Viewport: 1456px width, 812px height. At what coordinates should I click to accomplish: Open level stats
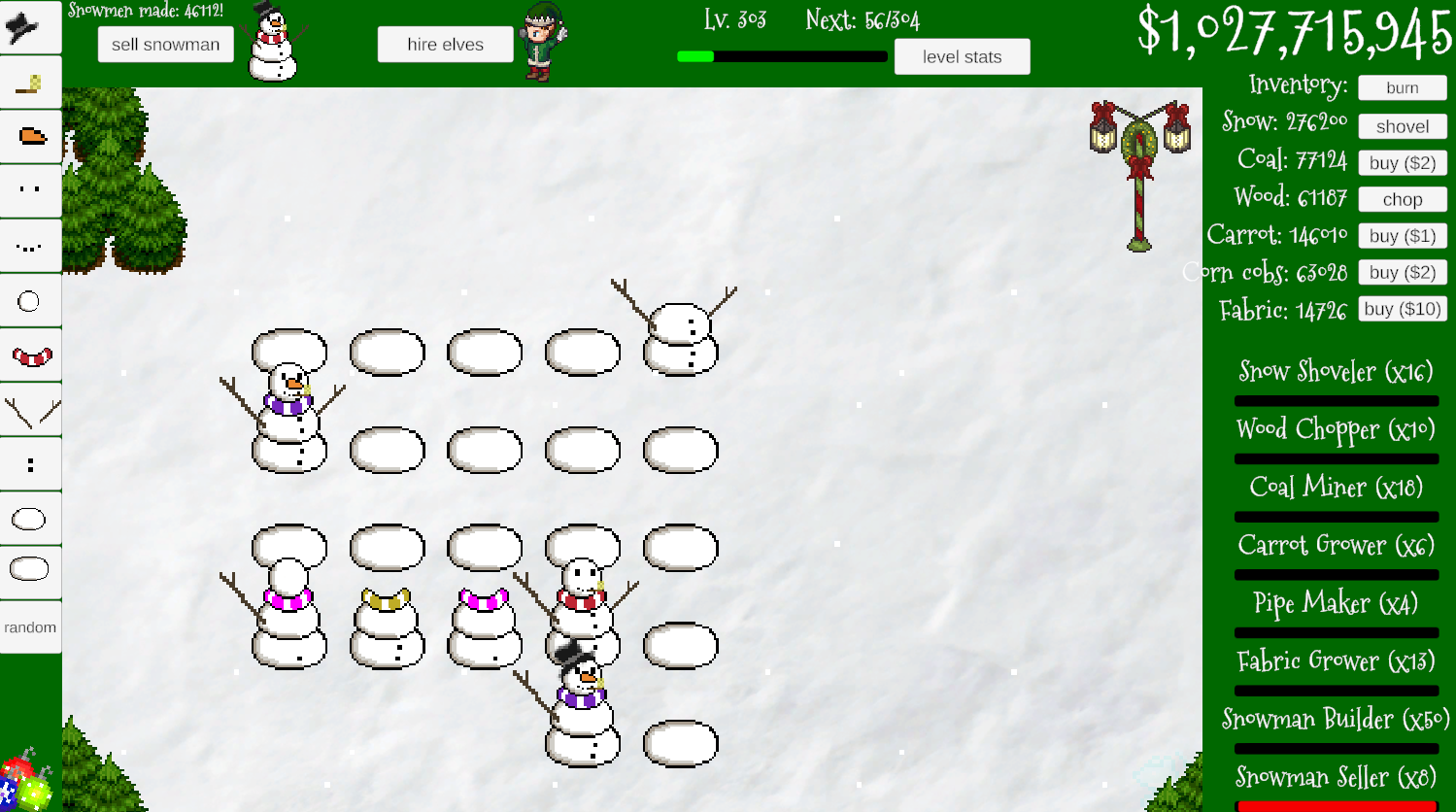point(962,56)
